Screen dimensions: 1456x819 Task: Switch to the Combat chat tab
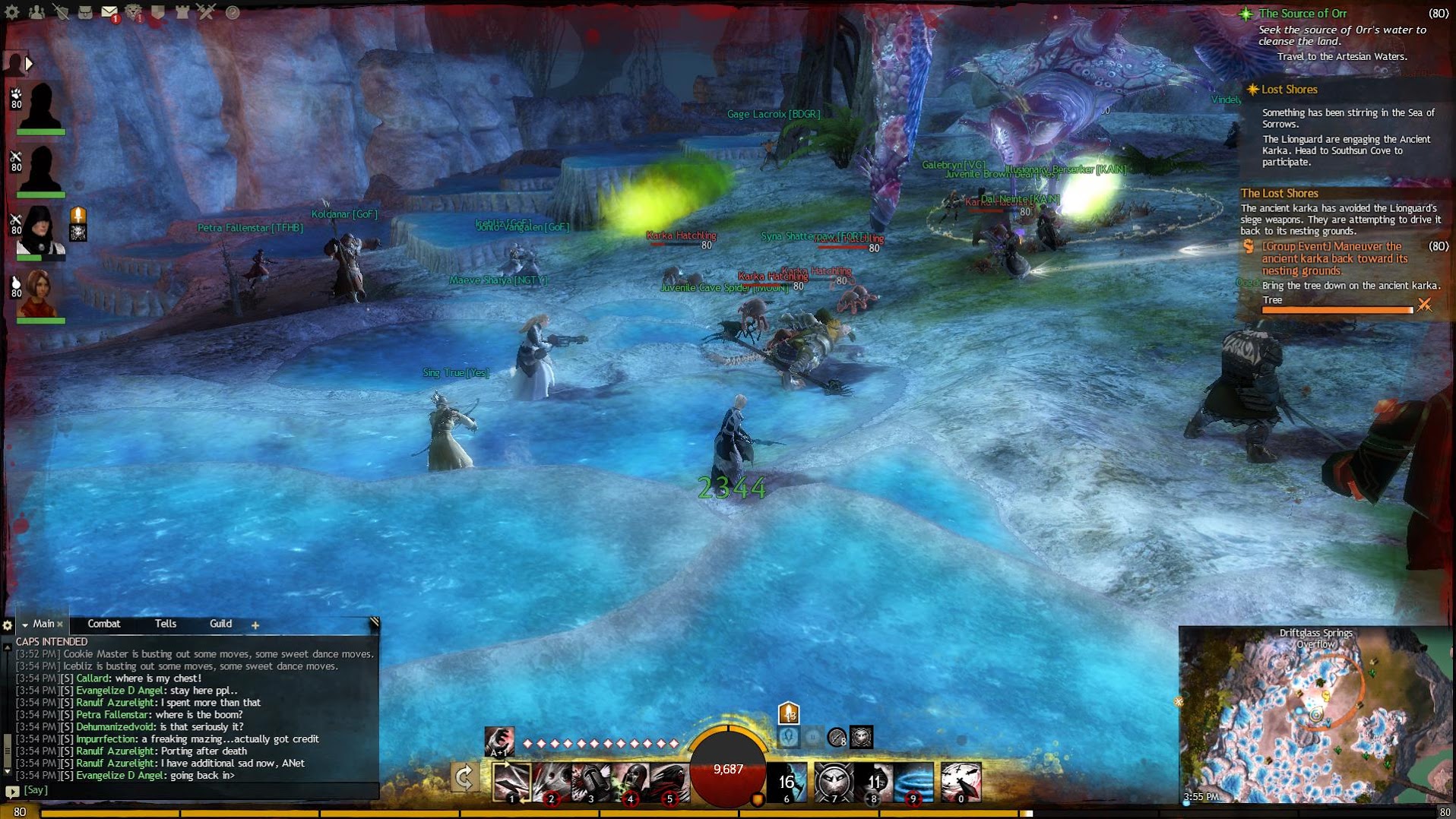104,624
